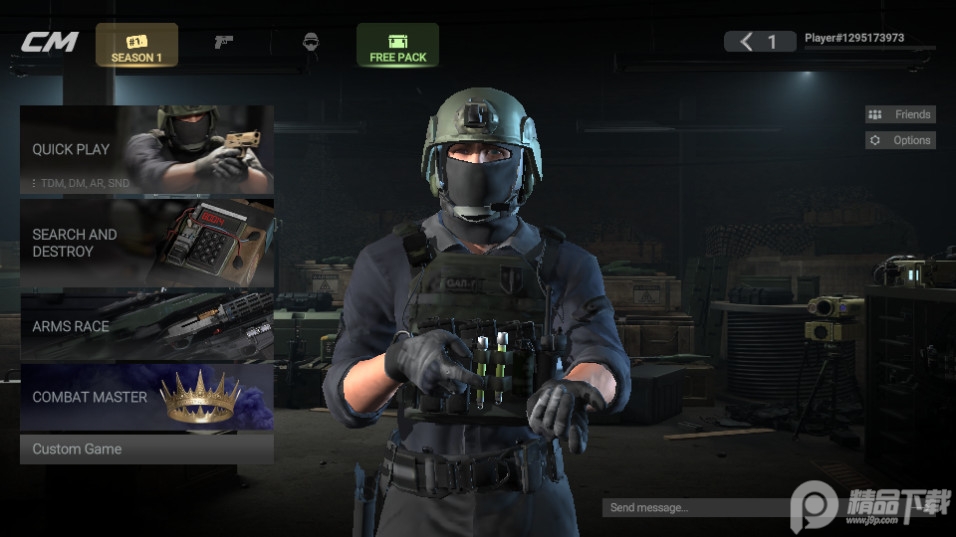Open the Player#1295173973 profile
Screen dimensions: 956x537
pyautogui.click(x=854, y=39)
